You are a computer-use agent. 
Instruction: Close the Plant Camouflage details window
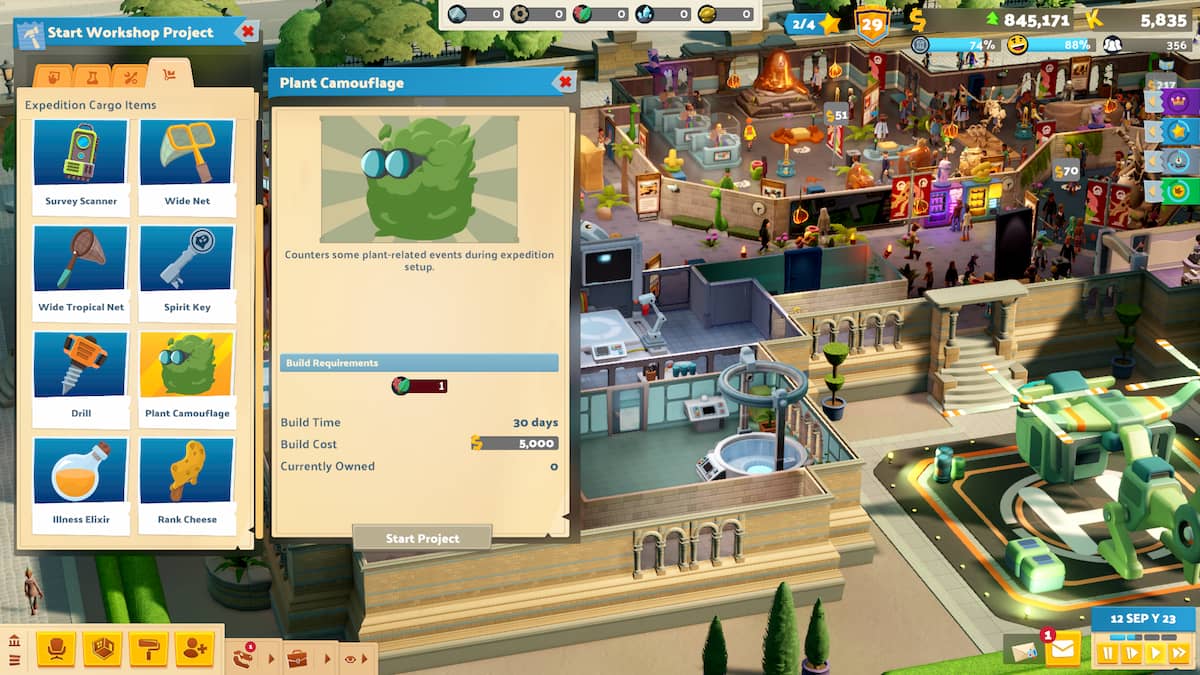(565, 82)
